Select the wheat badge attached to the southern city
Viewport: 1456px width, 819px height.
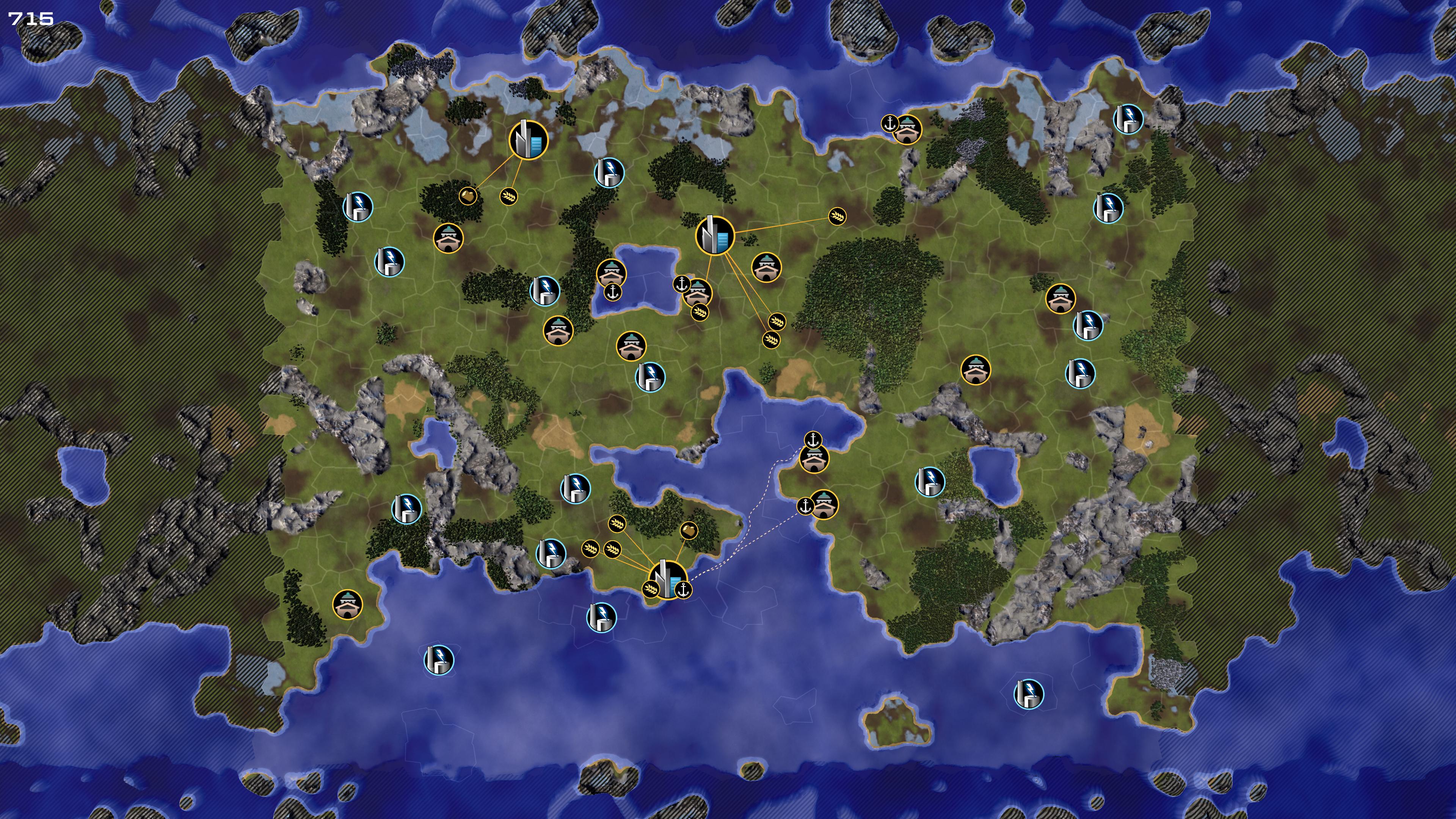(x=651, y=590)
